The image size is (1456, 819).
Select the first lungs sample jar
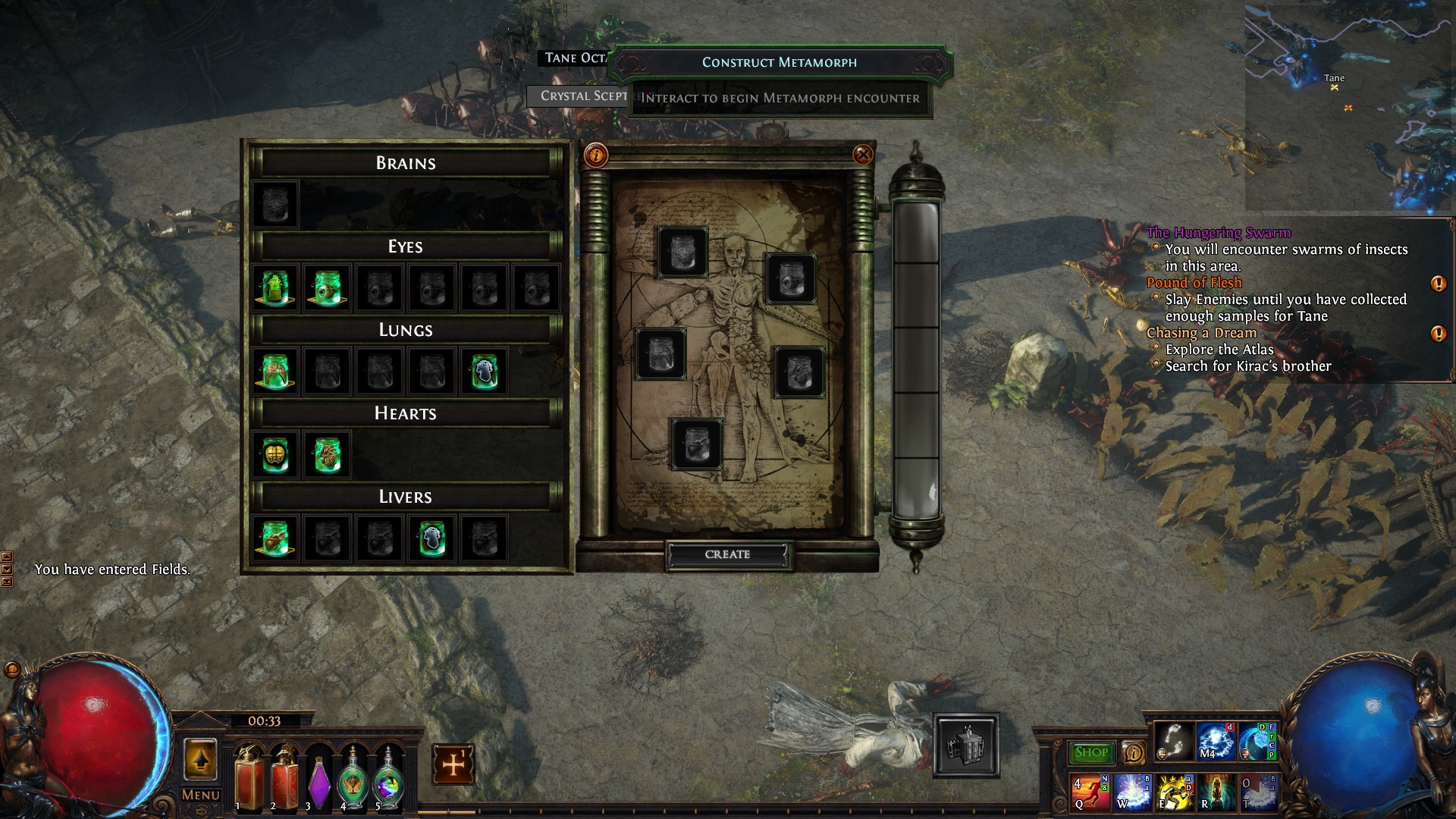[275, 372]
